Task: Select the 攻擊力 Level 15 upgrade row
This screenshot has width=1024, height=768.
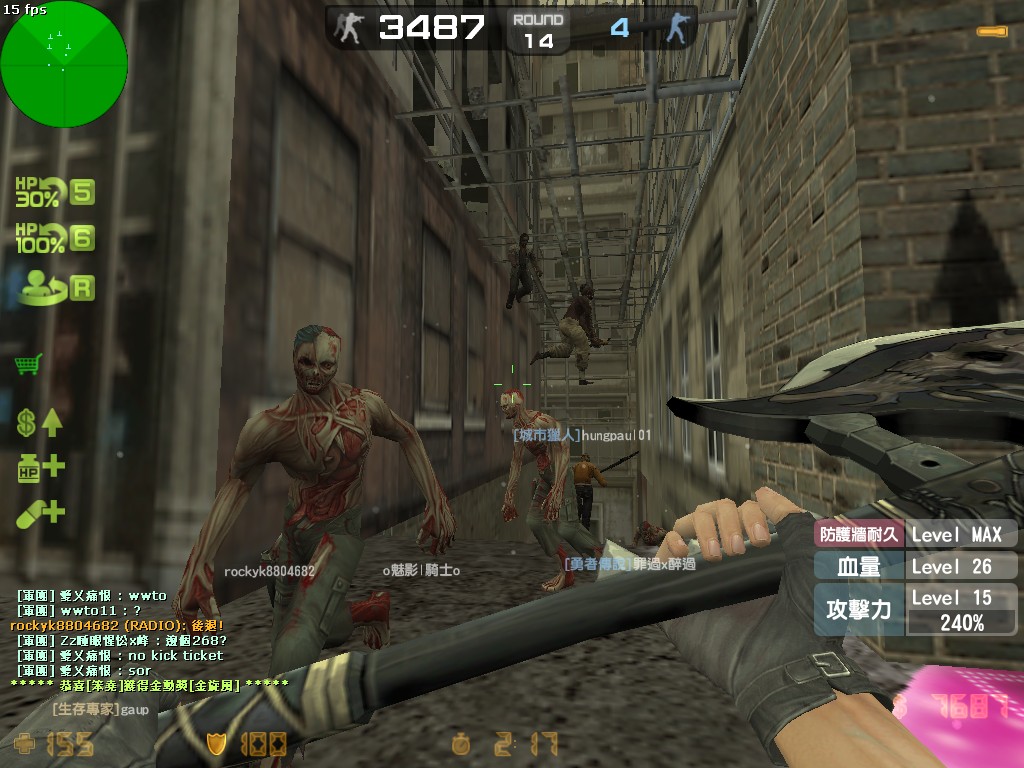Action: point(915,609)
